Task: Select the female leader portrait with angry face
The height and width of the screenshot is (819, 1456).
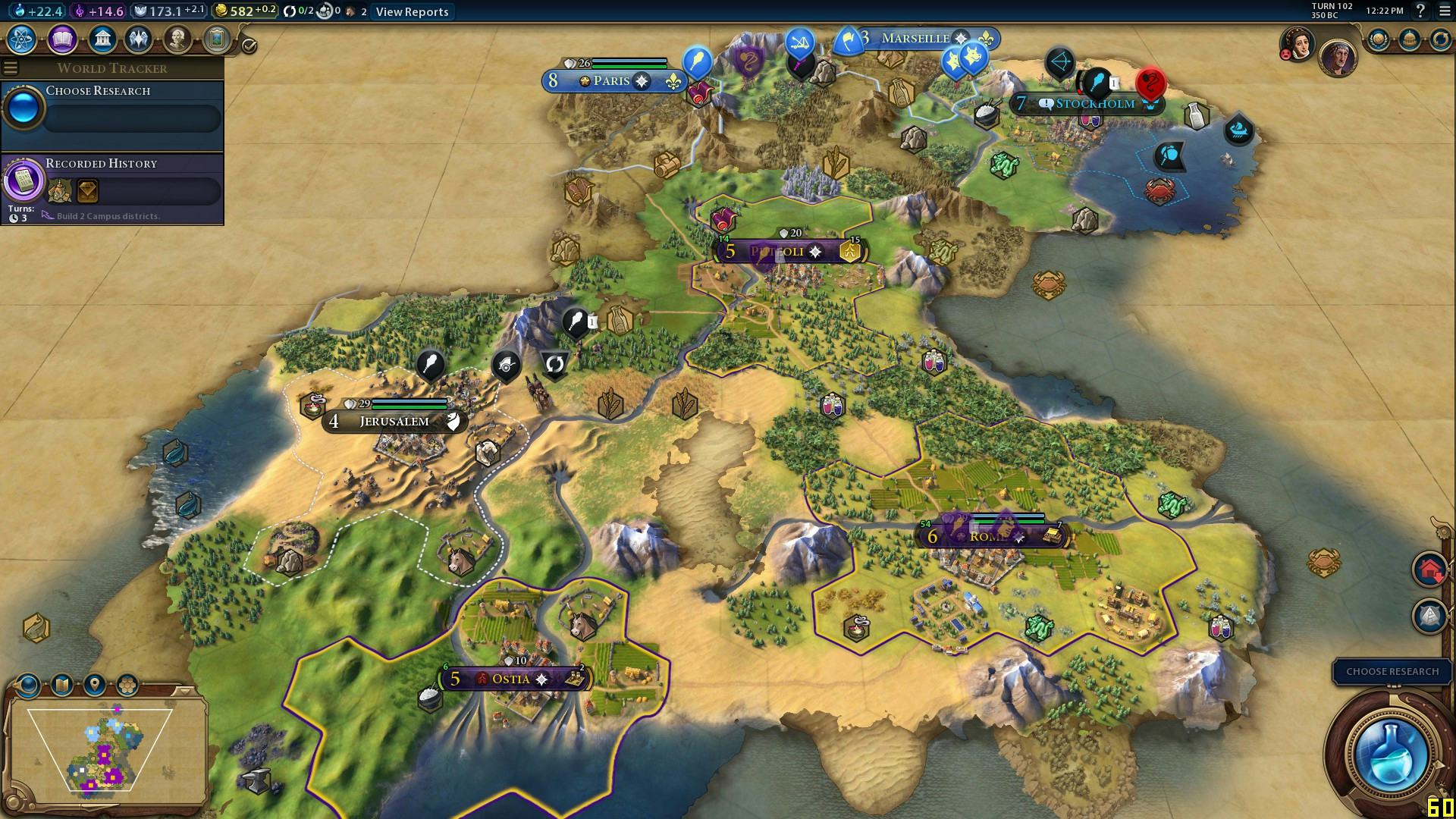Action: (1298, 44)
